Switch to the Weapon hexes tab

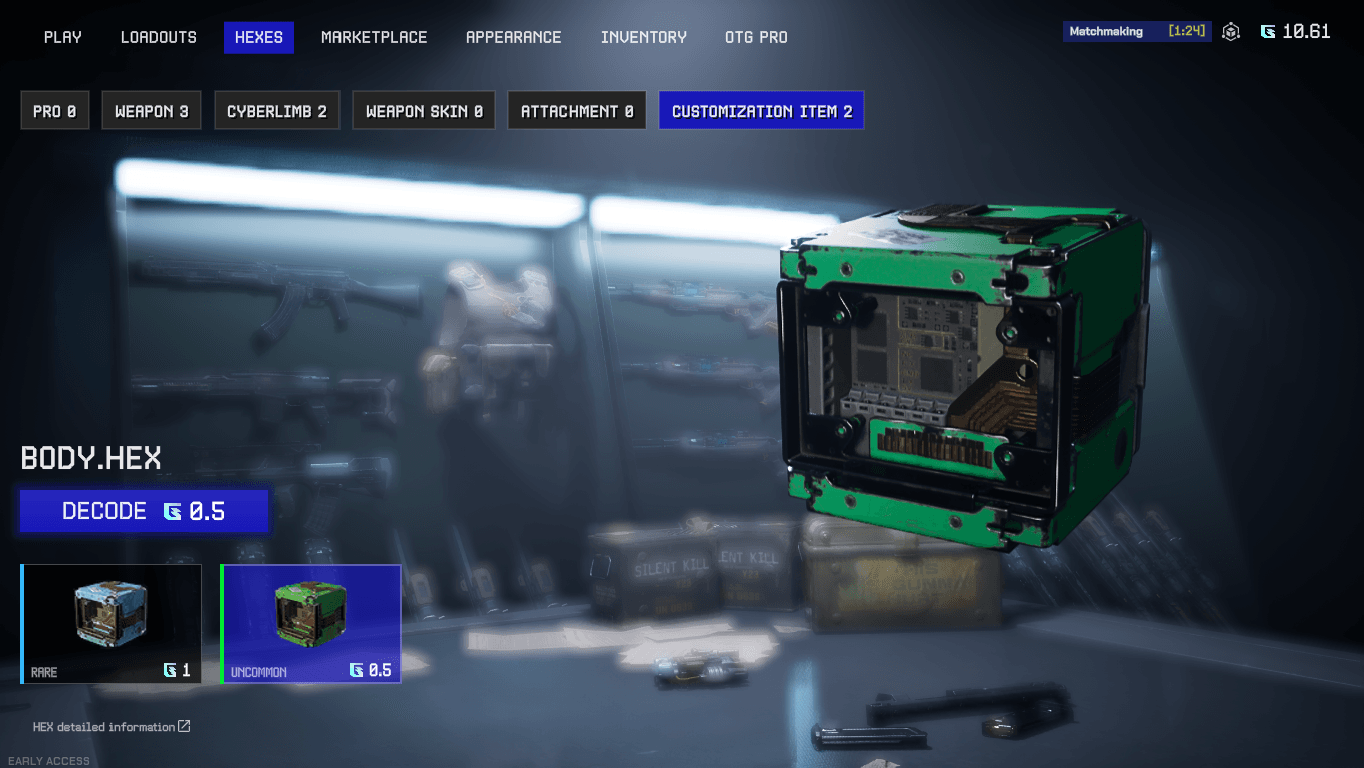(x=152, y=111)
